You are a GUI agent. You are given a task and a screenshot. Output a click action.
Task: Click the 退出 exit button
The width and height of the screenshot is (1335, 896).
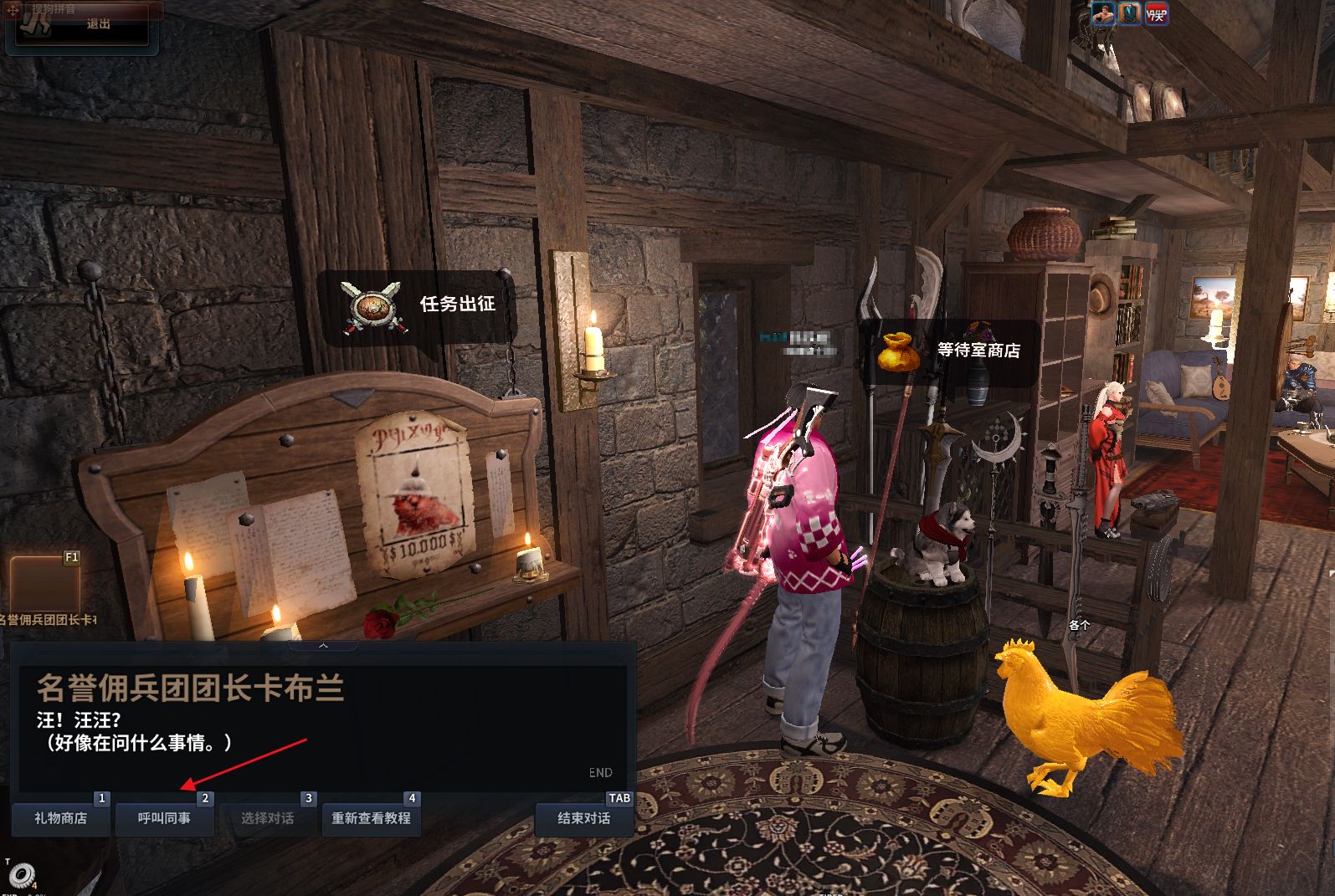98,24
